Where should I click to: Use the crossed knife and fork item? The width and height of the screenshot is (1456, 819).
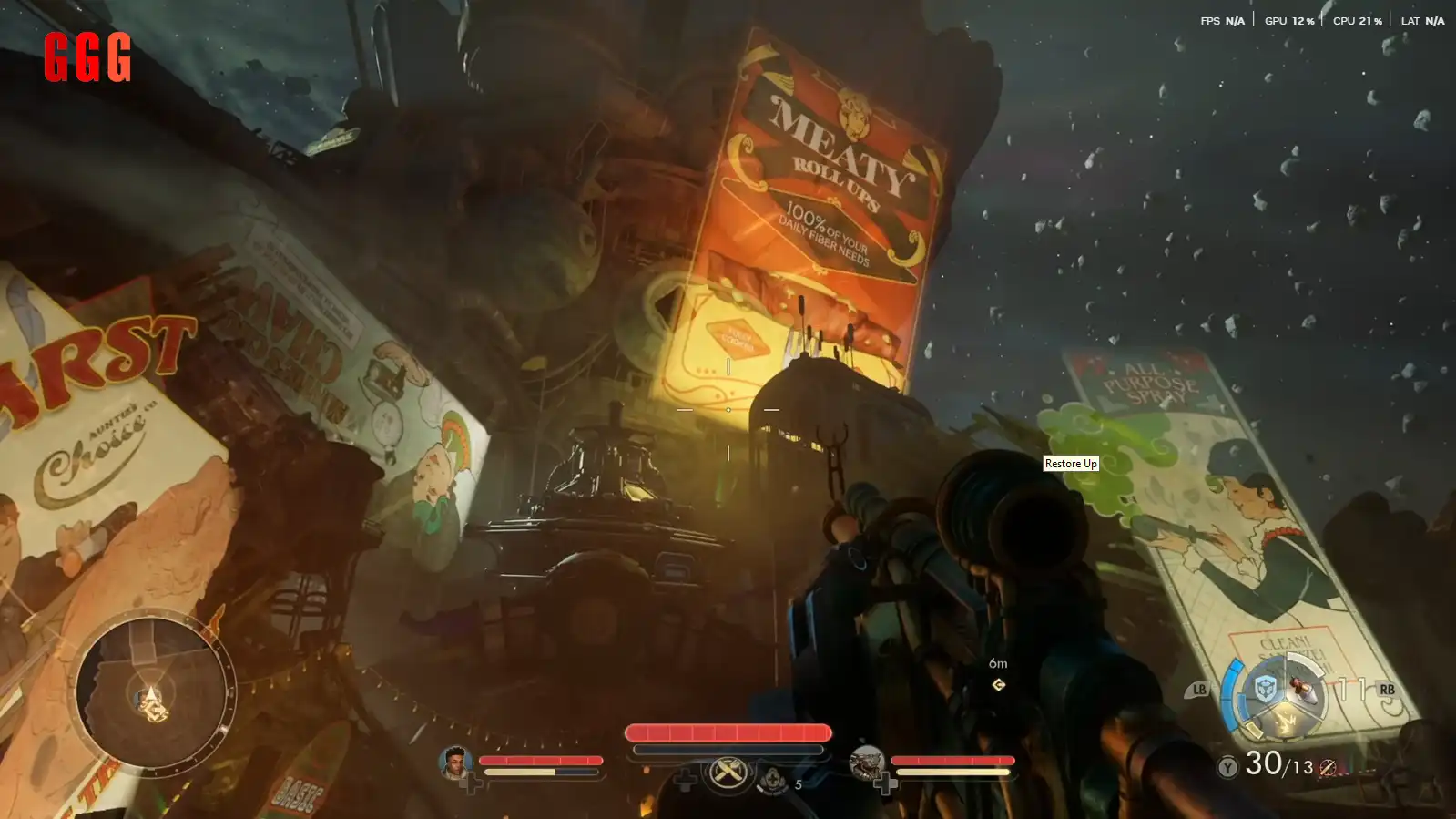pos(728,773)
